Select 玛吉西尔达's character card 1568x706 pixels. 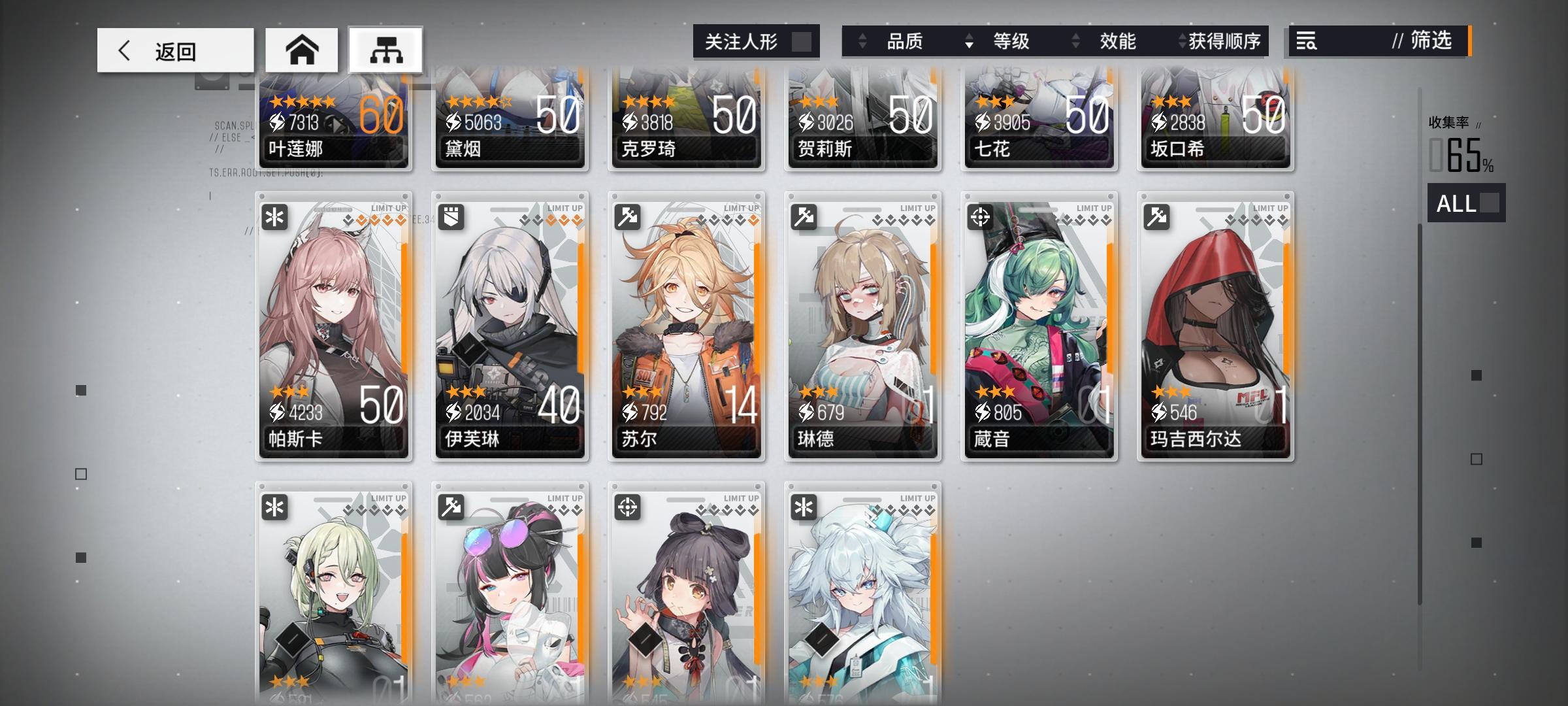tap(1215, 327)
